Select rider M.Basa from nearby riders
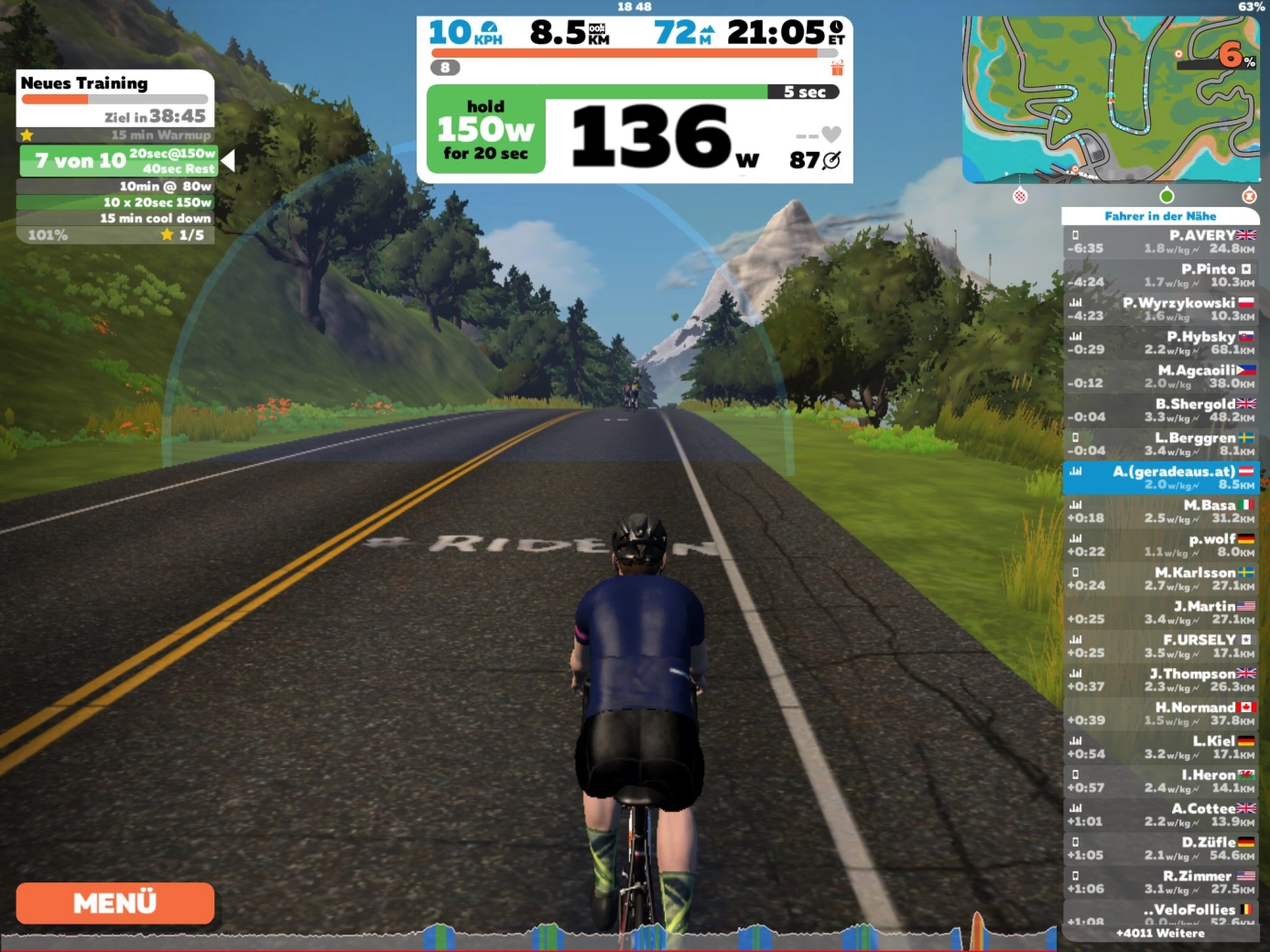1270x952 pixels. click(x=1160, y=512)
